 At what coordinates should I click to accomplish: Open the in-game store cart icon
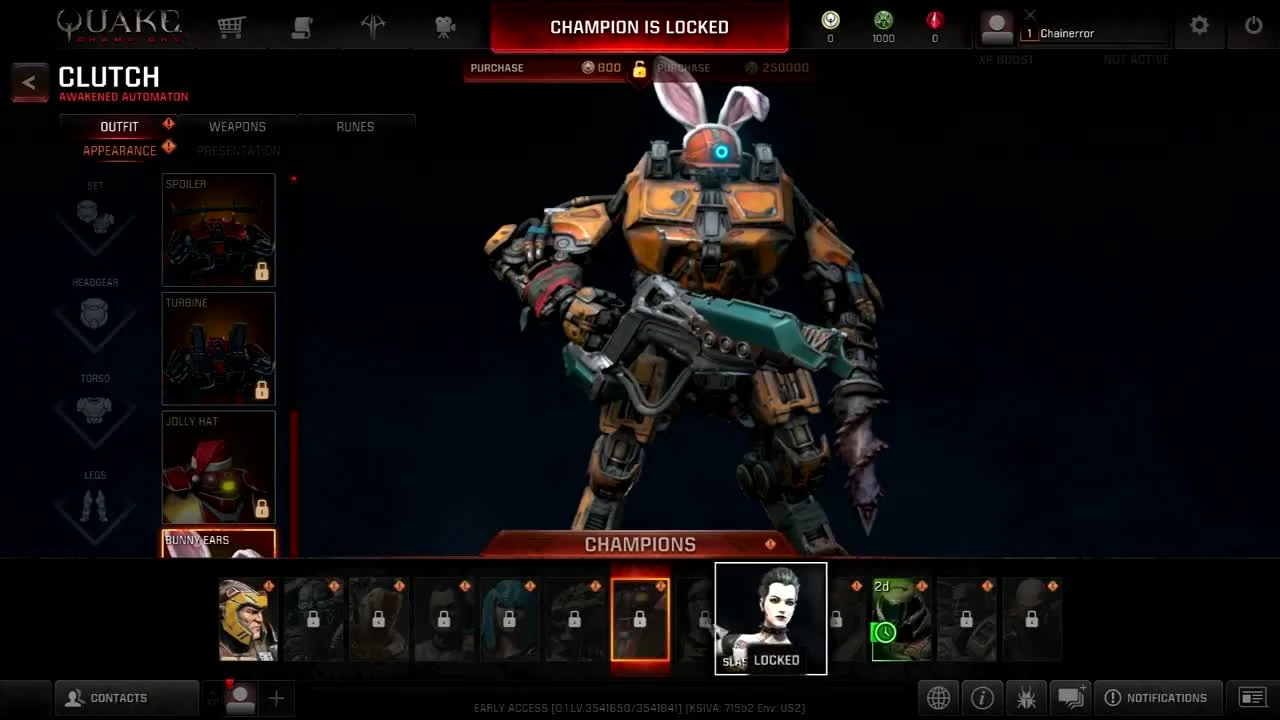231,26
